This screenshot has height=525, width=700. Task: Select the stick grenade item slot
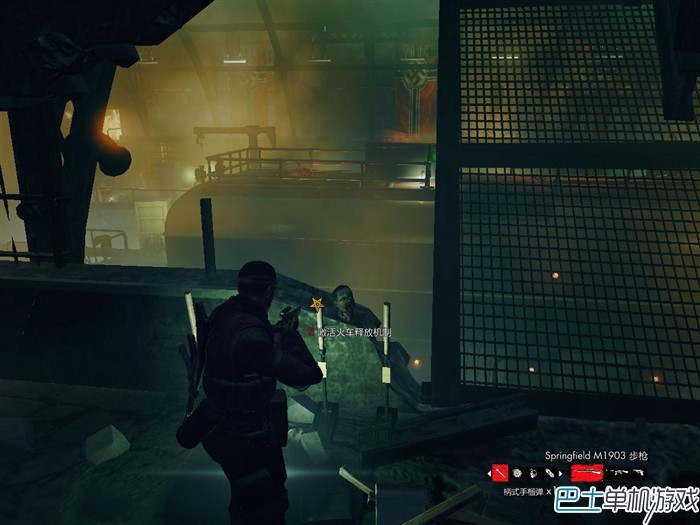click(x=500, y=473)
